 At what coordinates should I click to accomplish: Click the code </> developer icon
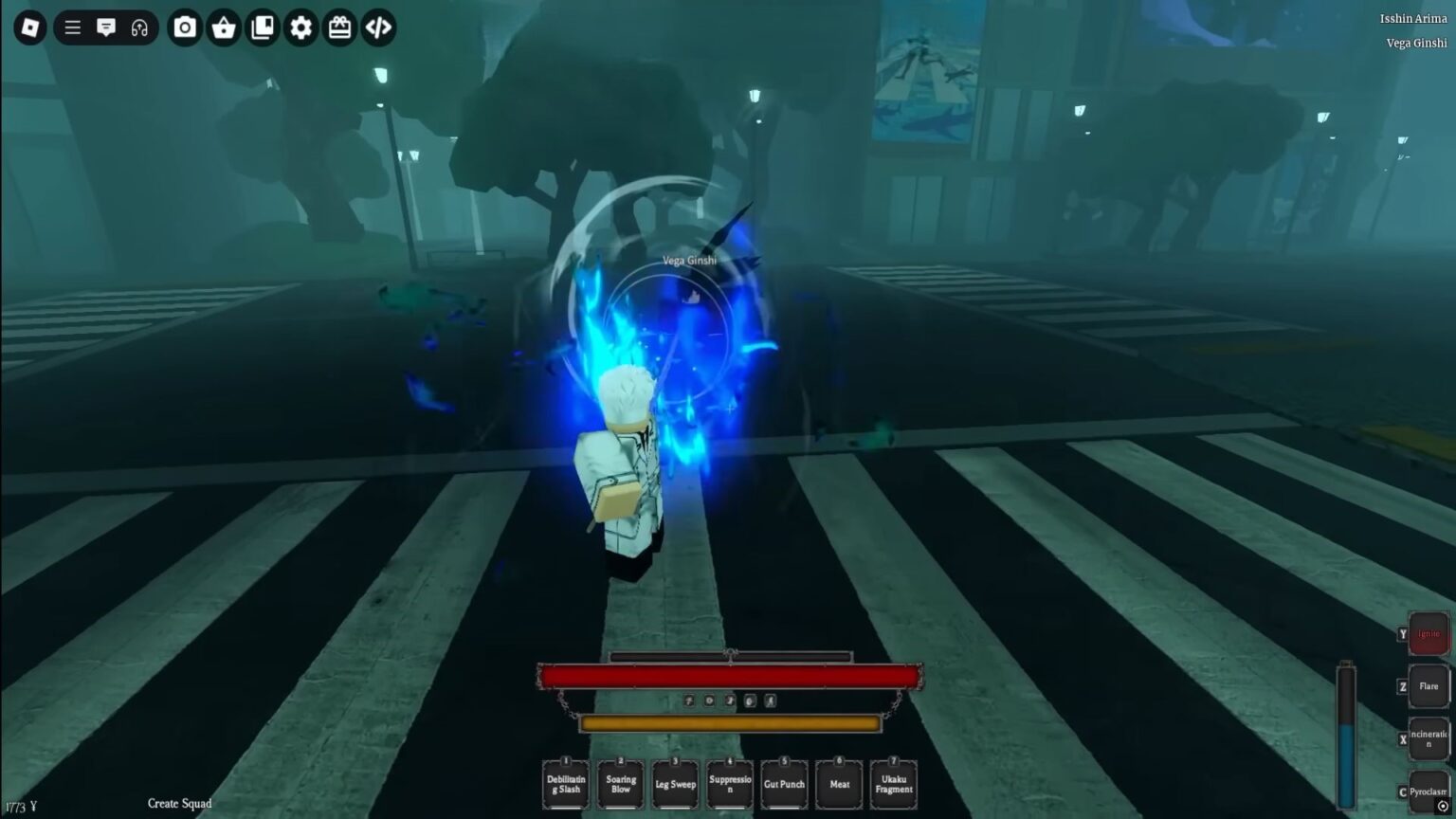click(378, 27)
